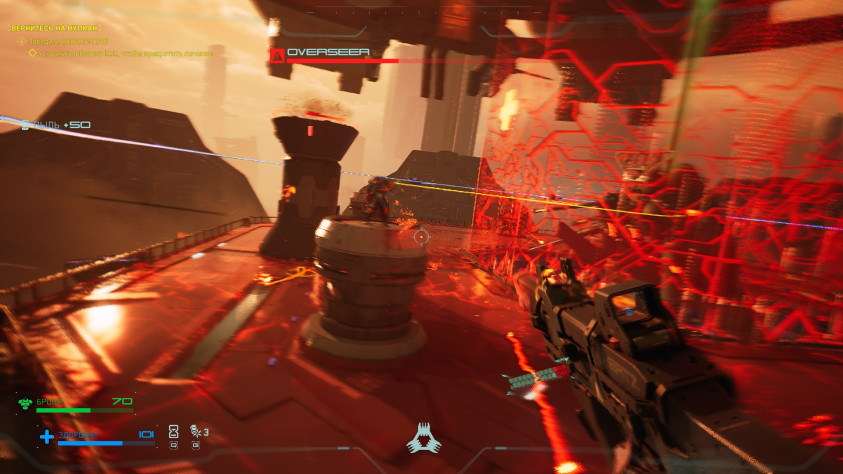Click the blue health cross icon
This screenshot has height=474, width=843.
(46, 436)
